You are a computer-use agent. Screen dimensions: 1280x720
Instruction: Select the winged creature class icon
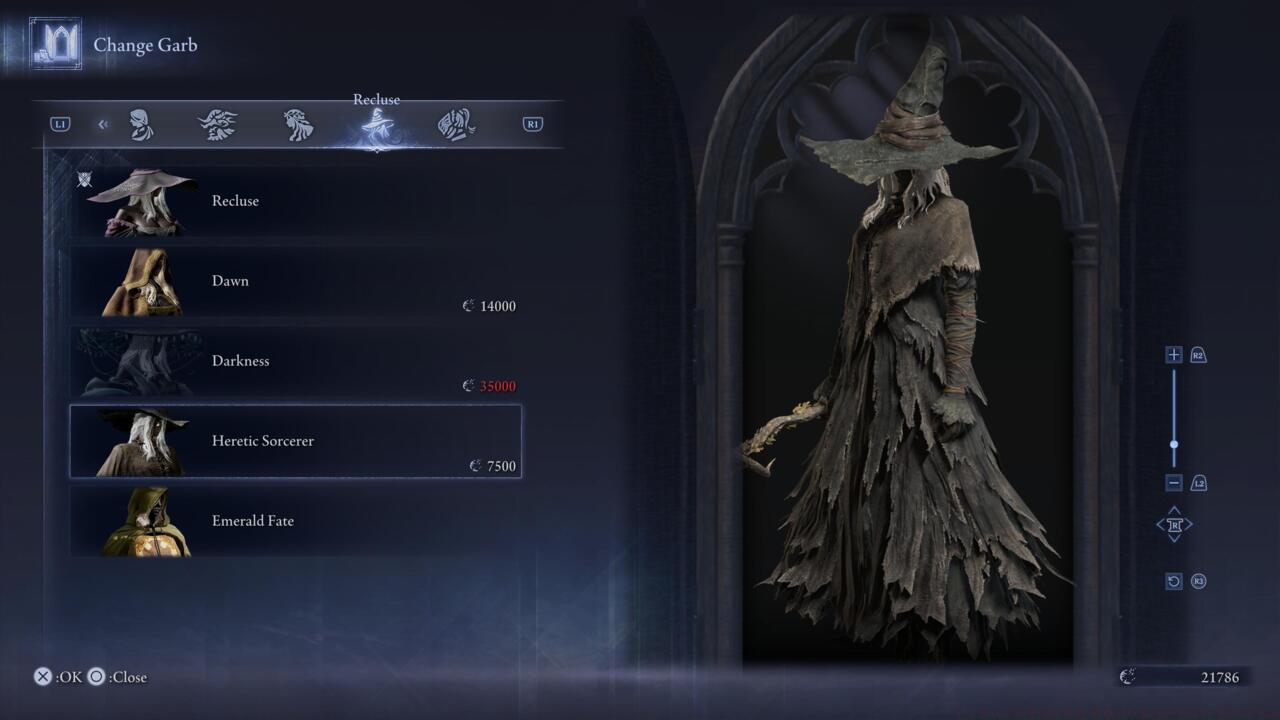219,123
